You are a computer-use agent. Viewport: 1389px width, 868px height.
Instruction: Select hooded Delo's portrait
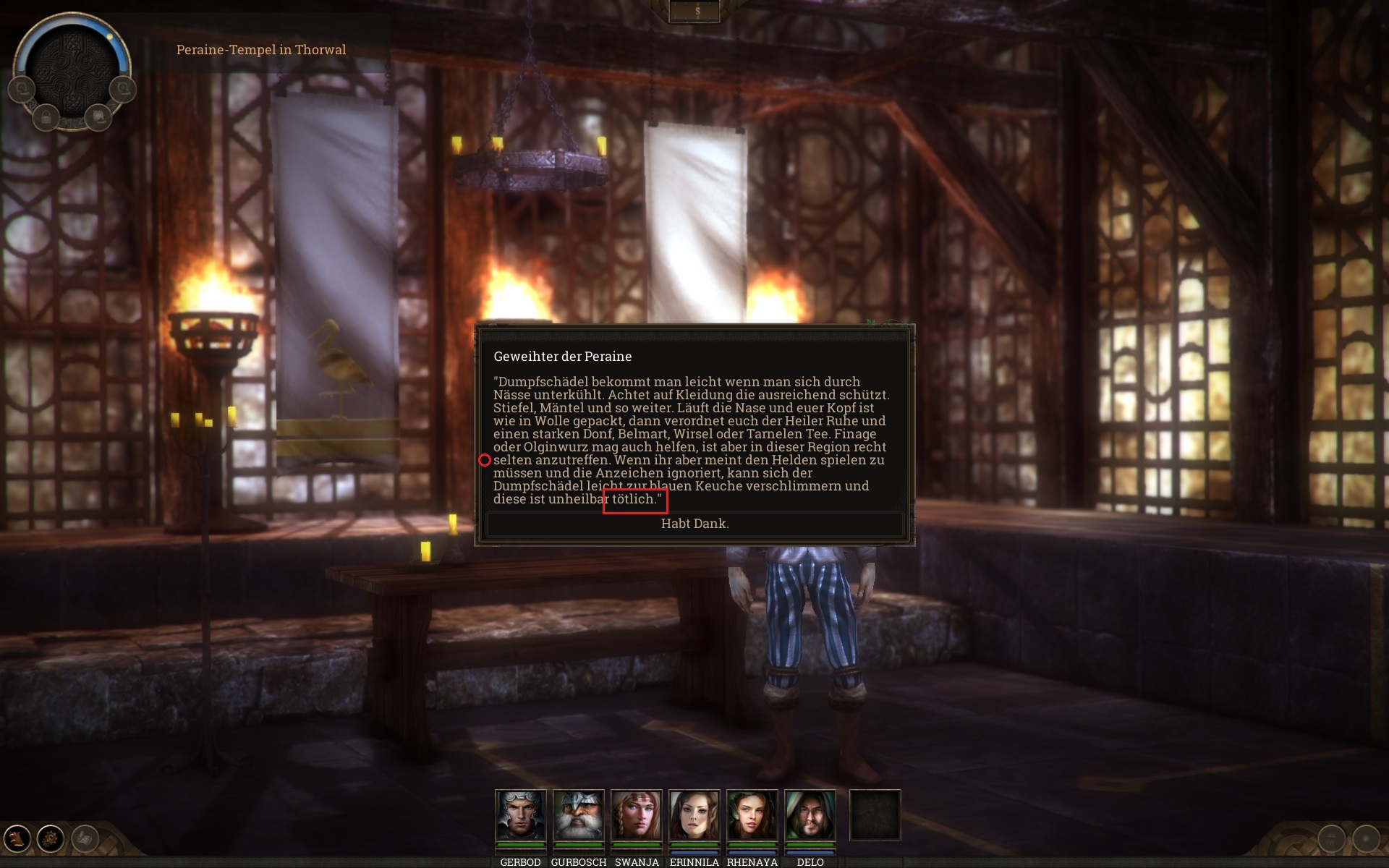pyautogui.click(x=810, y=815)
